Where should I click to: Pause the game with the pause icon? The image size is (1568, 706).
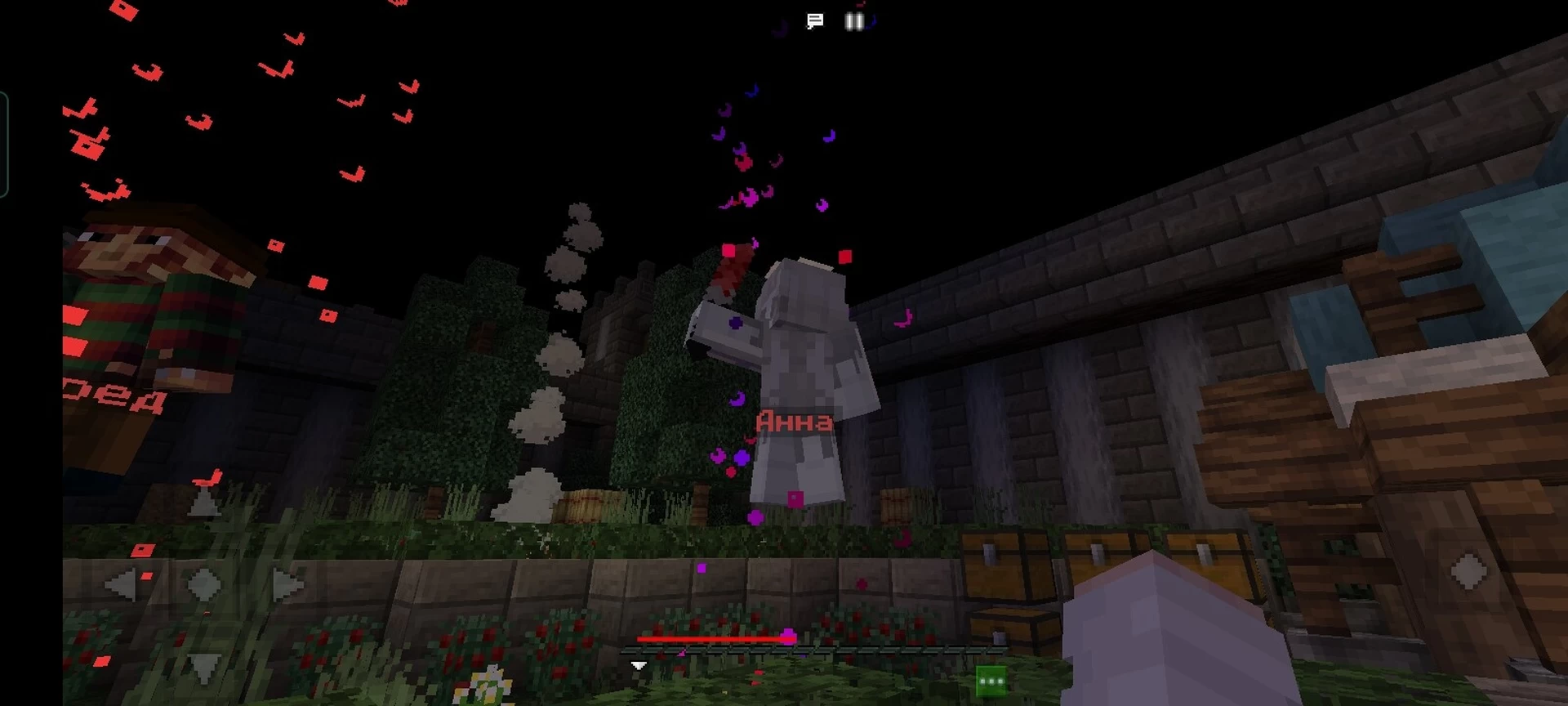coord(854,21)
